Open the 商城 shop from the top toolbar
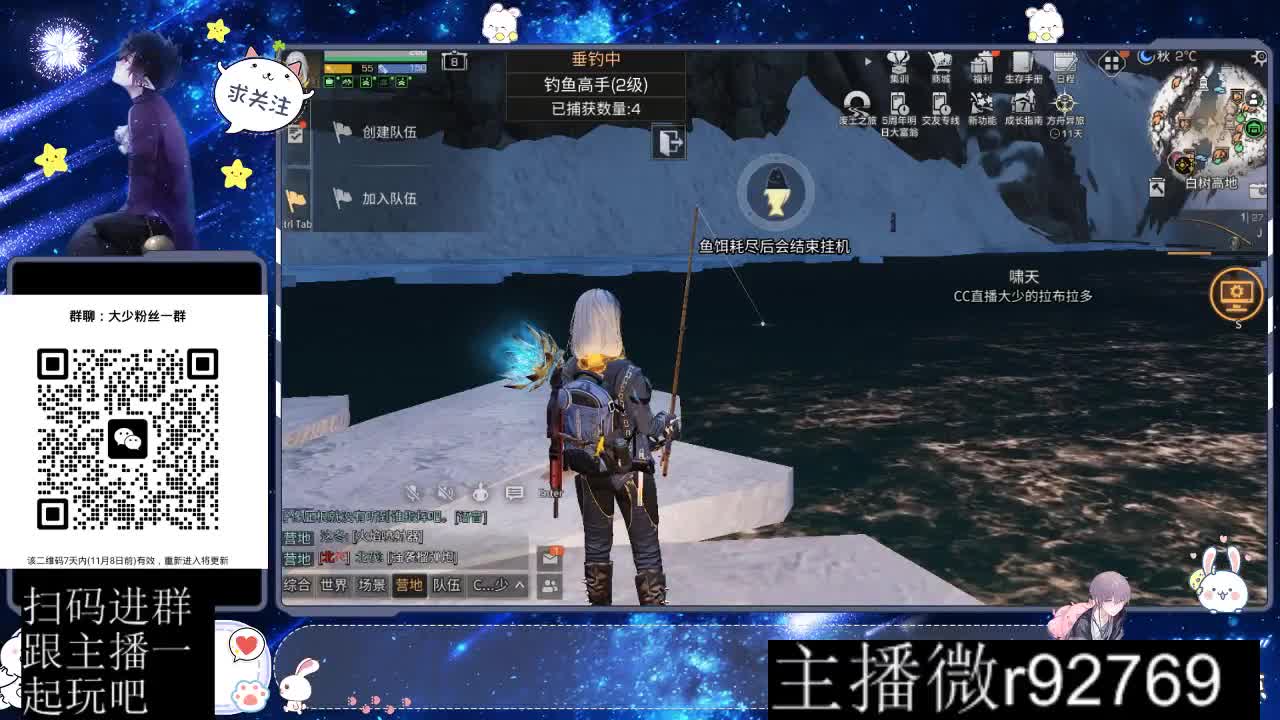 pyautogui.click(x=940, y=62)
